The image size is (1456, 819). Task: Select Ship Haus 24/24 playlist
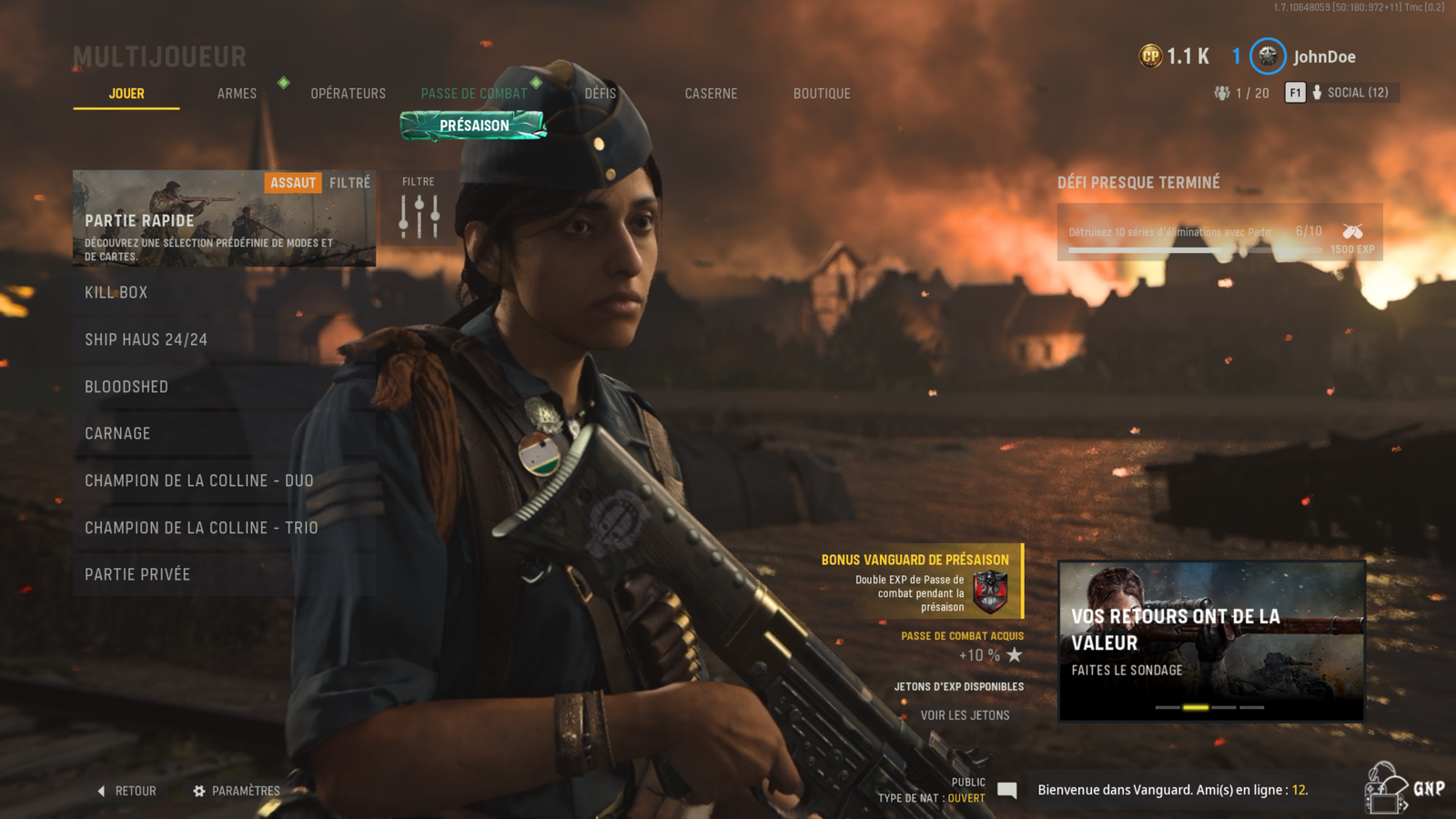point(224,339)
